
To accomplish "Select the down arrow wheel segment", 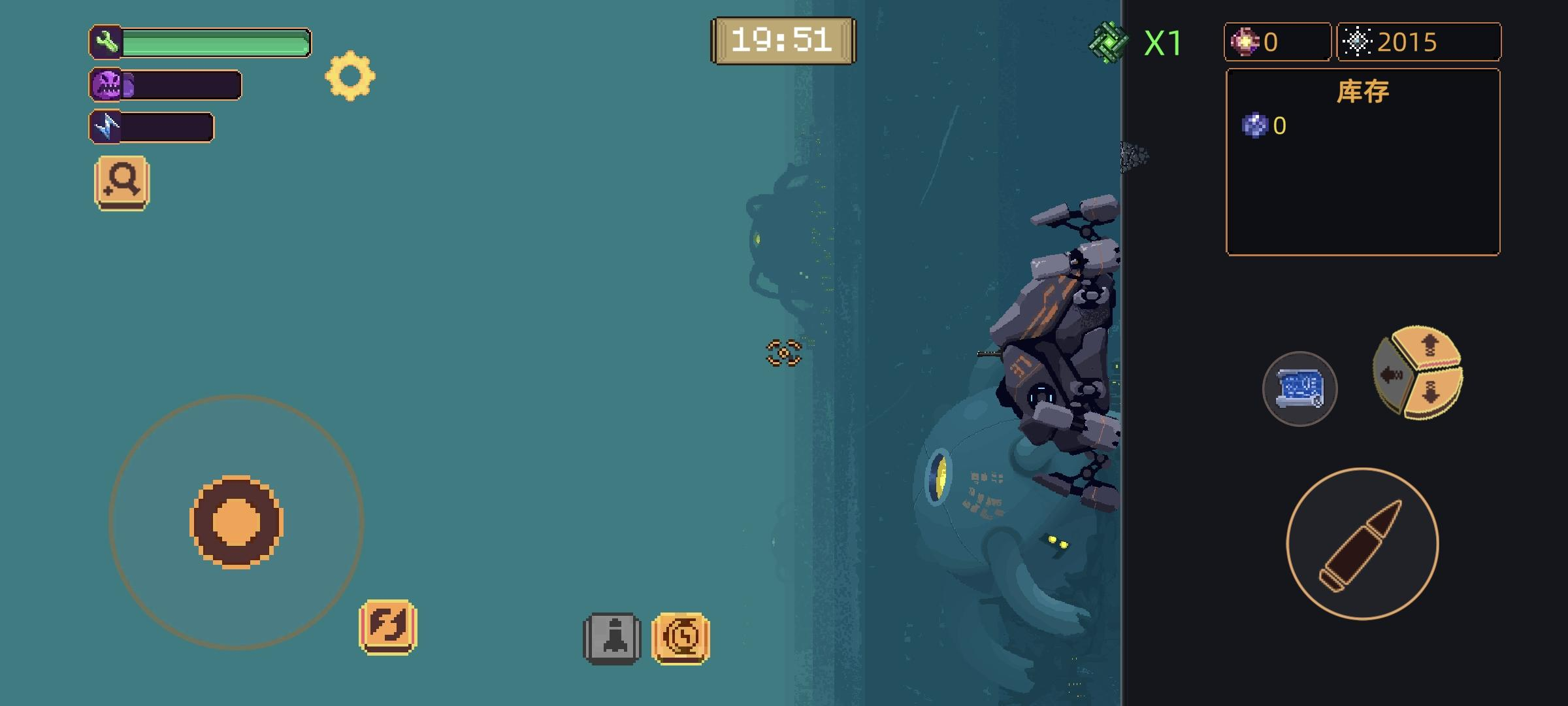I will click(1432, 393).
